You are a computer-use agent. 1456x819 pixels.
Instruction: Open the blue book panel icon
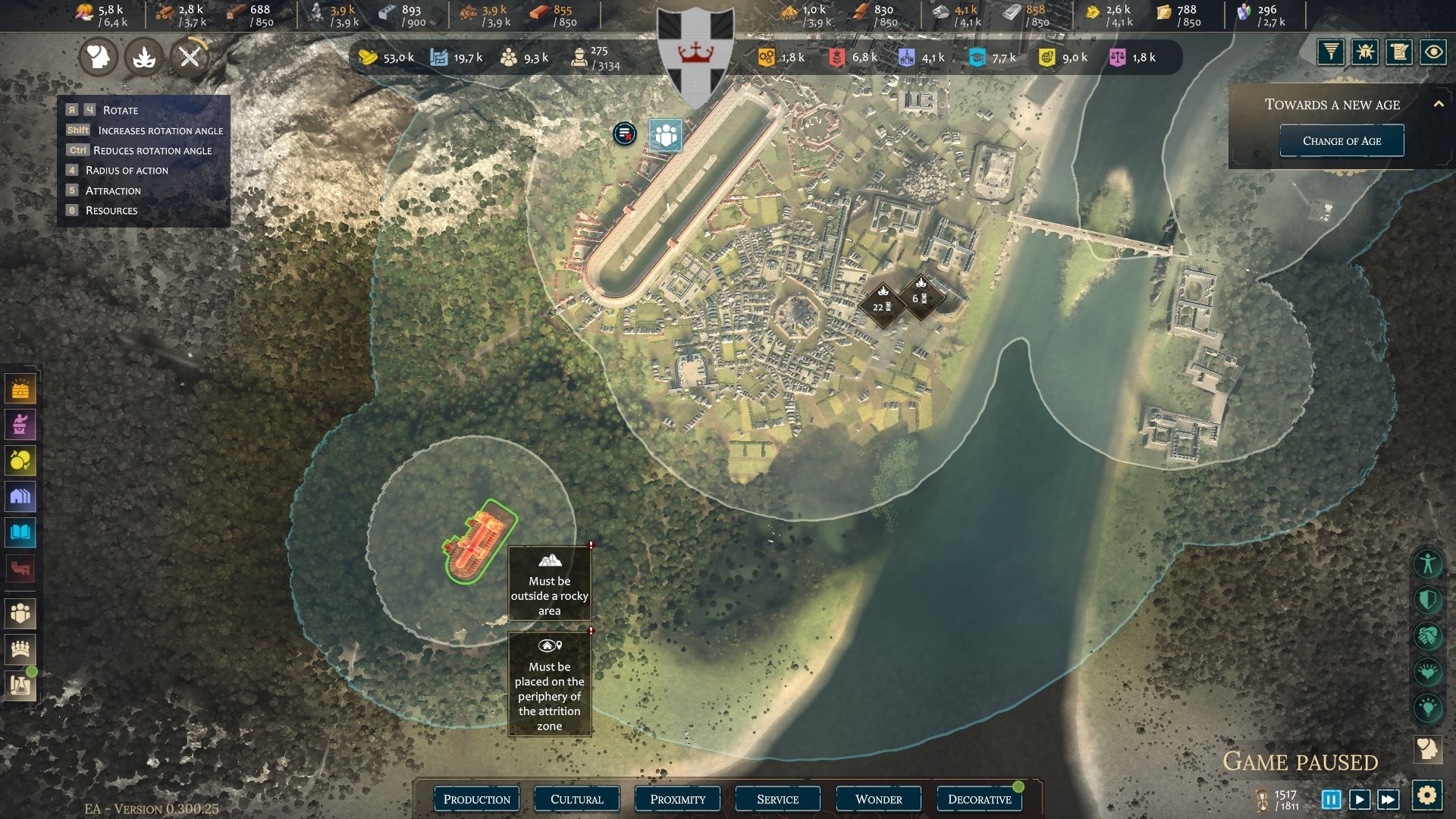pos(20,532)
